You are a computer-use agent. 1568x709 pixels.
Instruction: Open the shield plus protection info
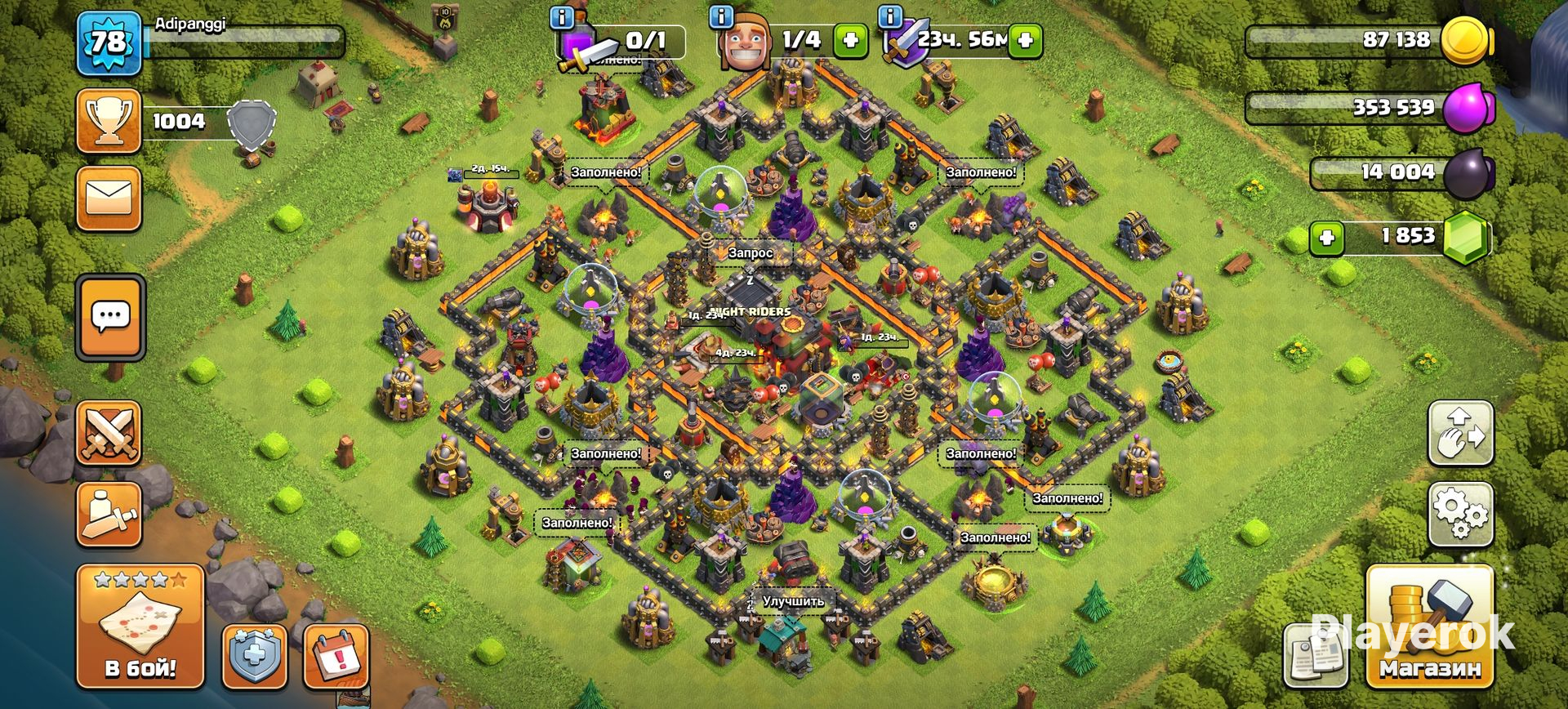pyautogui.click(x=255, y=657)
